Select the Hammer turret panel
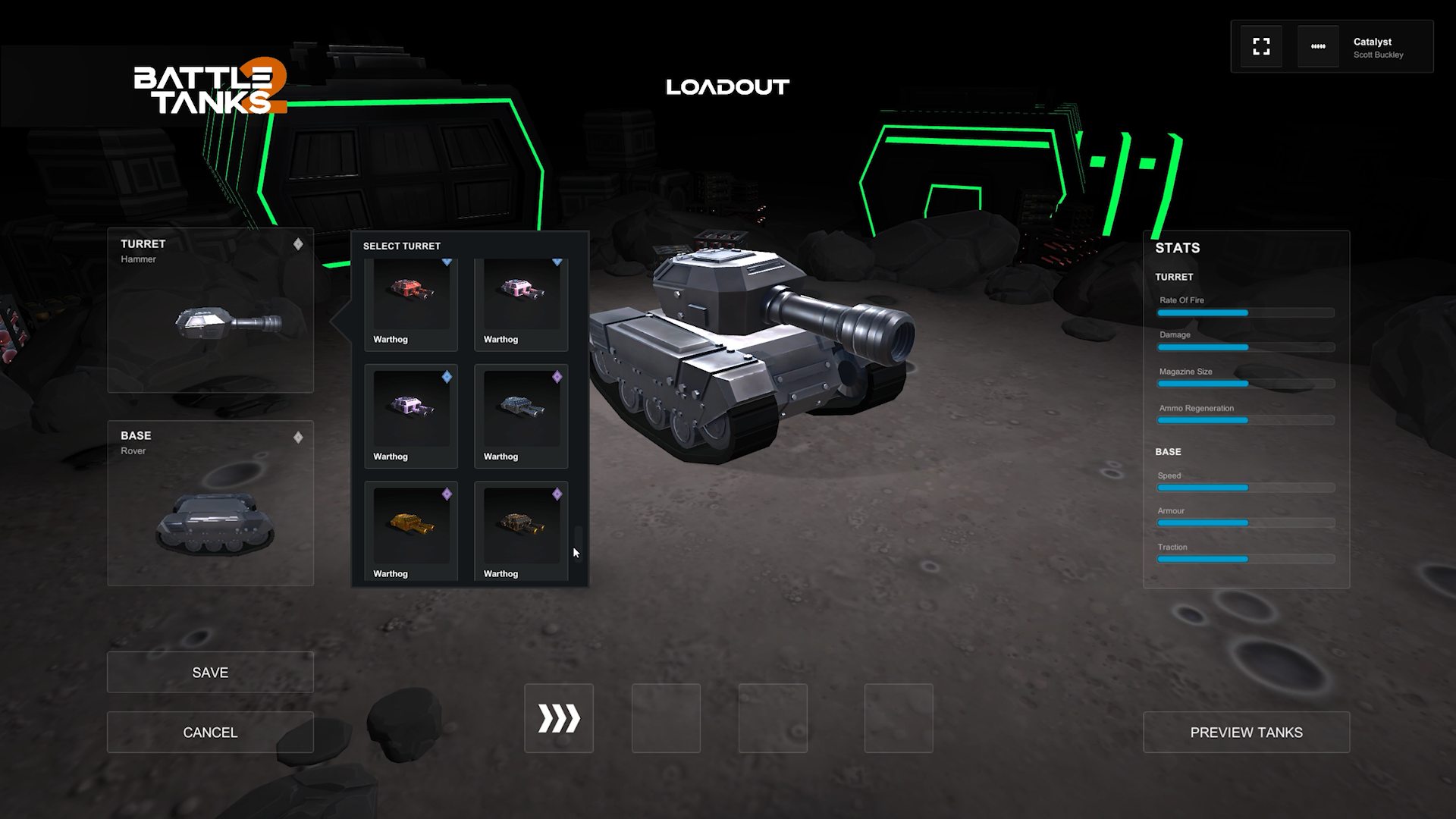Viewport: 1456px width, 819px height. [x=210, y=311]
